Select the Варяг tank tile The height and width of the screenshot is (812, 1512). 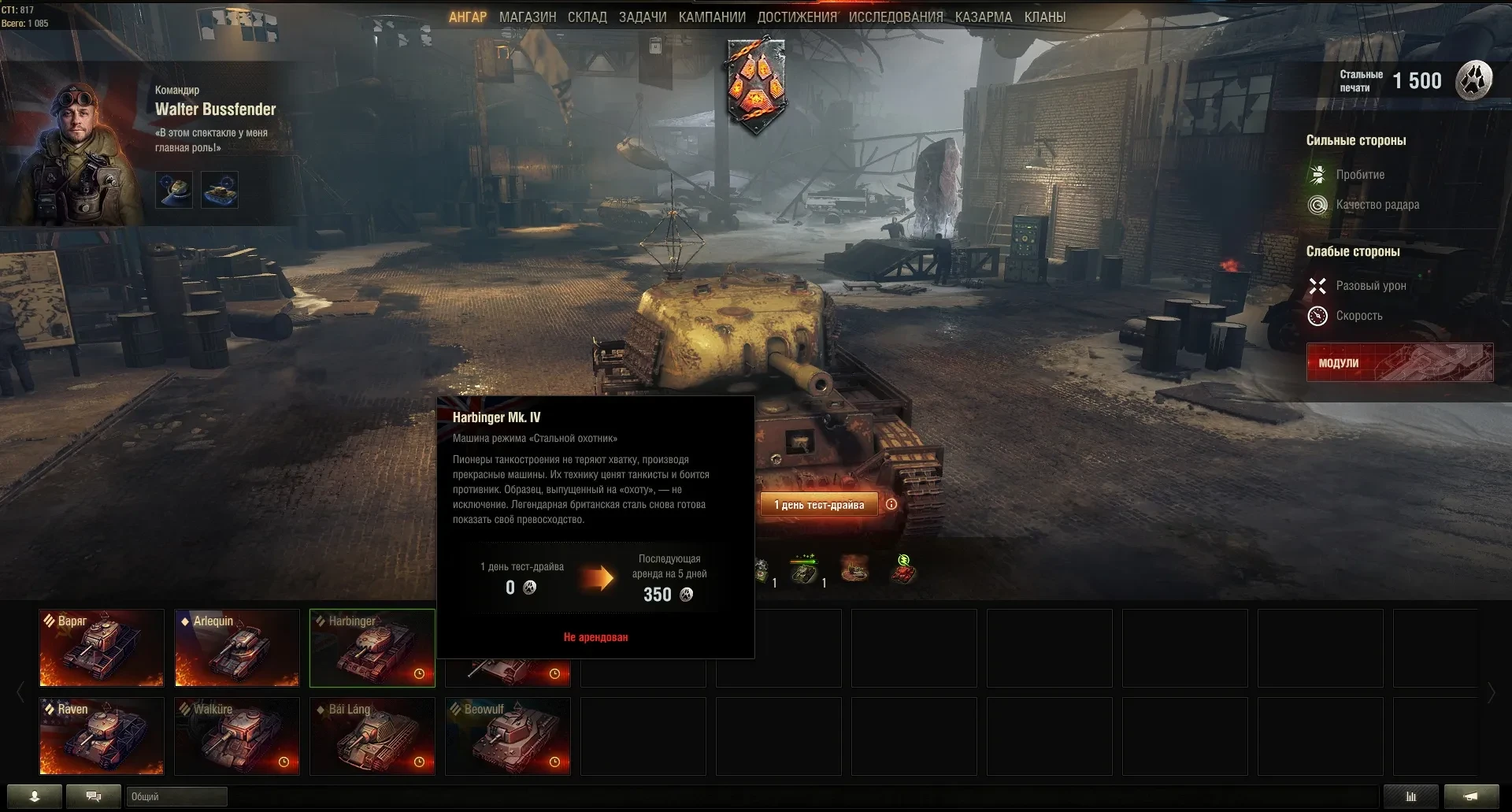click(x=102, y=647)
